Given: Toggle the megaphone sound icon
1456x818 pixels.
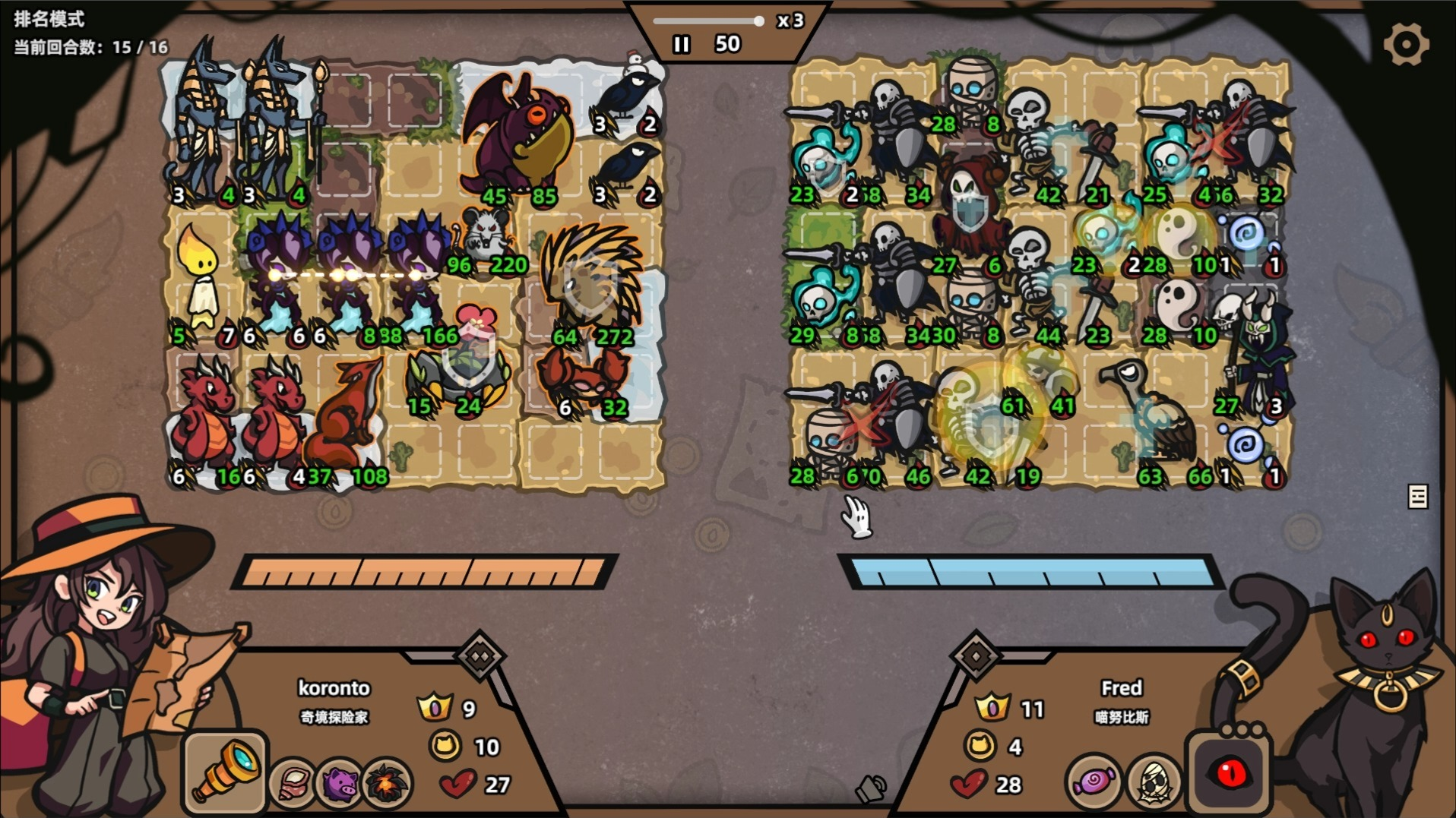Looking at the screenshot, I should tap(871, 790).
